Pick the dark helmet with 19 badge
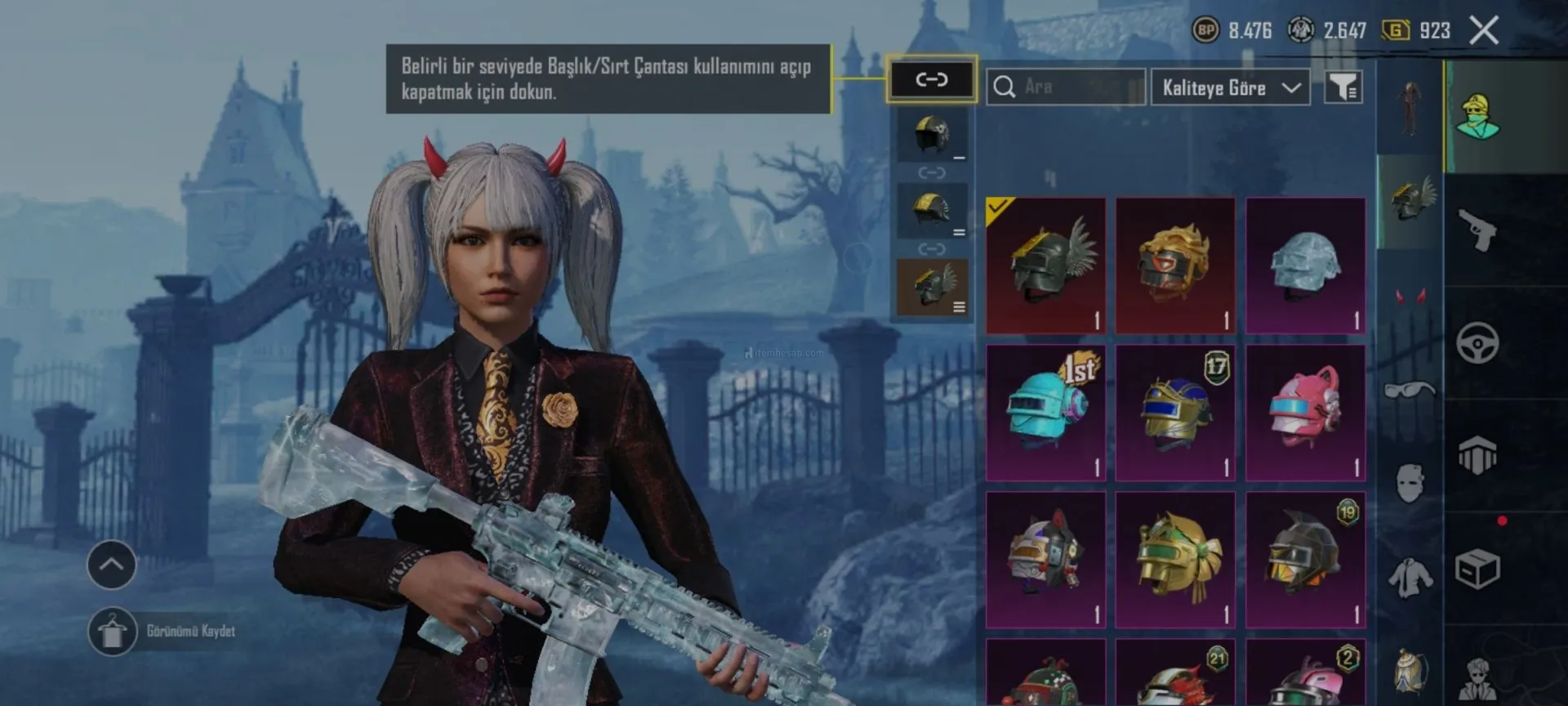 (1305, 560)
